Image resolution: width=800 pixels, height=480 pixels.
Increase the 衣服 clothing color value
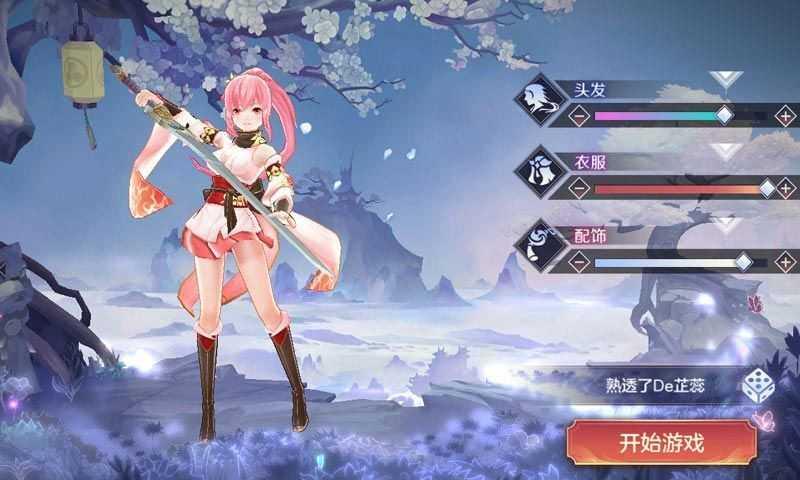pos(785,188)
